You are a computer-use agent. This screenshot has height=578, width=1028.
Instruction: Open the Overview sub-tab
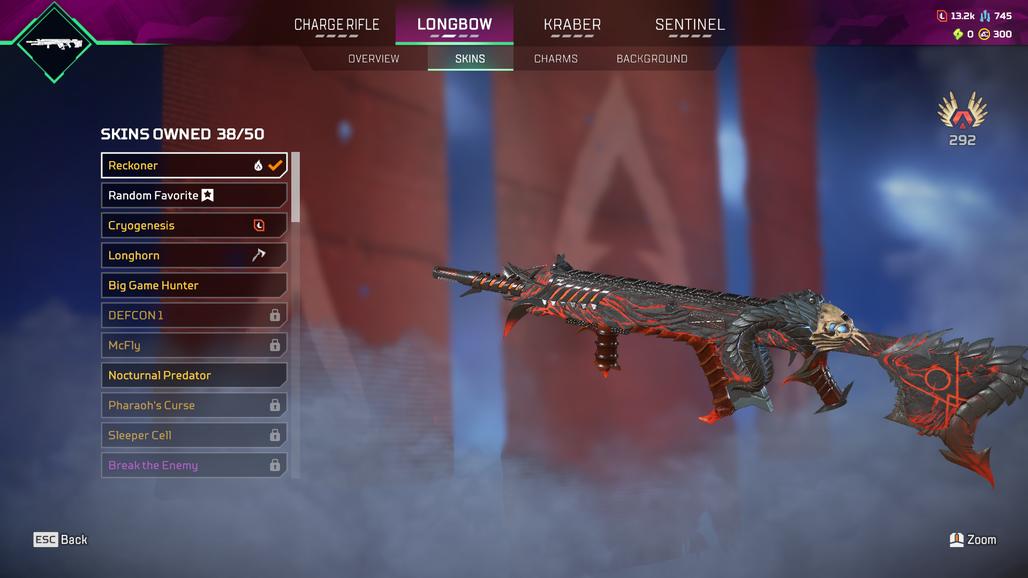tap(373, 59)
